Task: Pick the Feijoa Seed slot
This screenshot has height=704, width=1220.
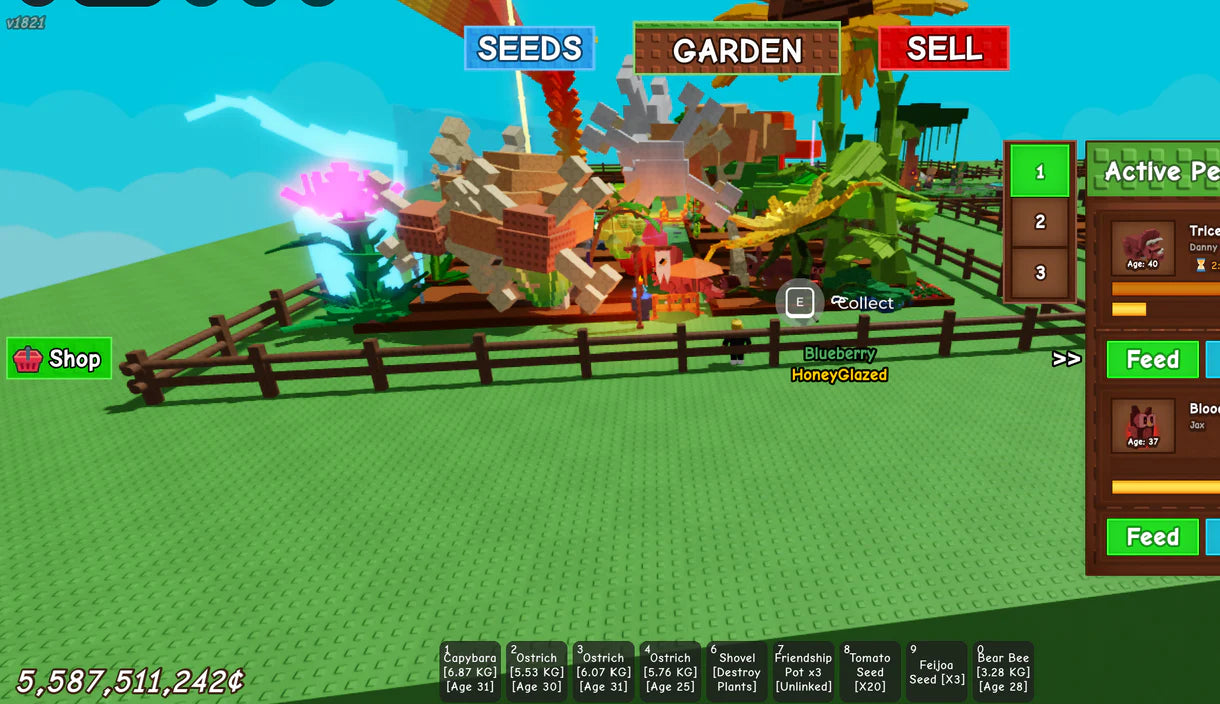Action: 937,671
